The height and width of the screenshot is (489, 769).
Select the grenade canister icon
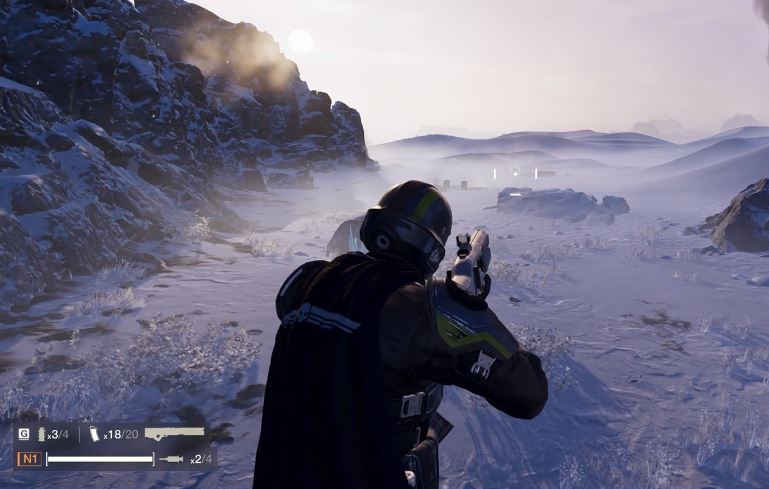tap(42, 434)
